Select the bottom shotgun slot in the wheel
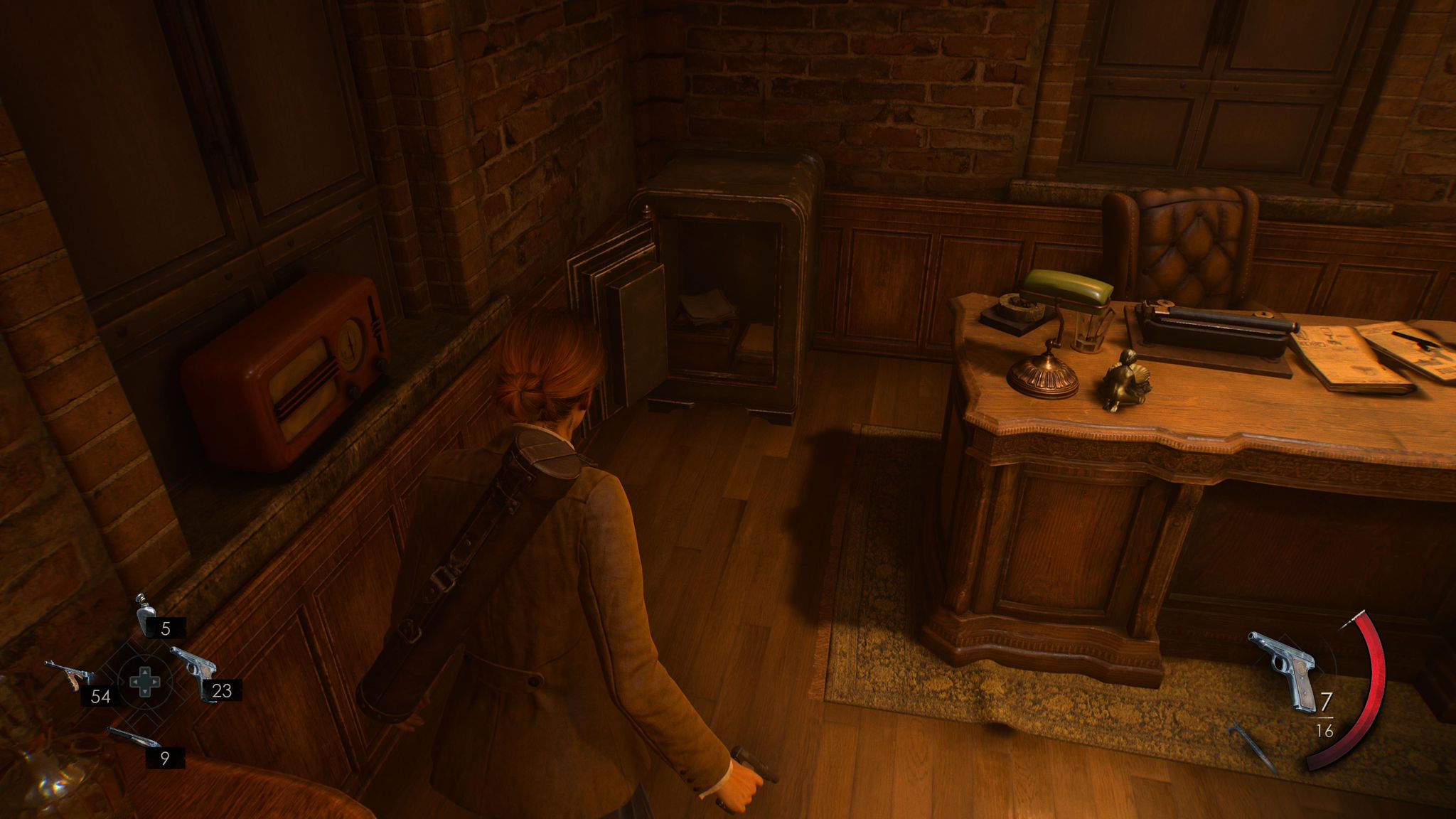Viewport: 1456px width, 819px height. click(x=133, y=738)
